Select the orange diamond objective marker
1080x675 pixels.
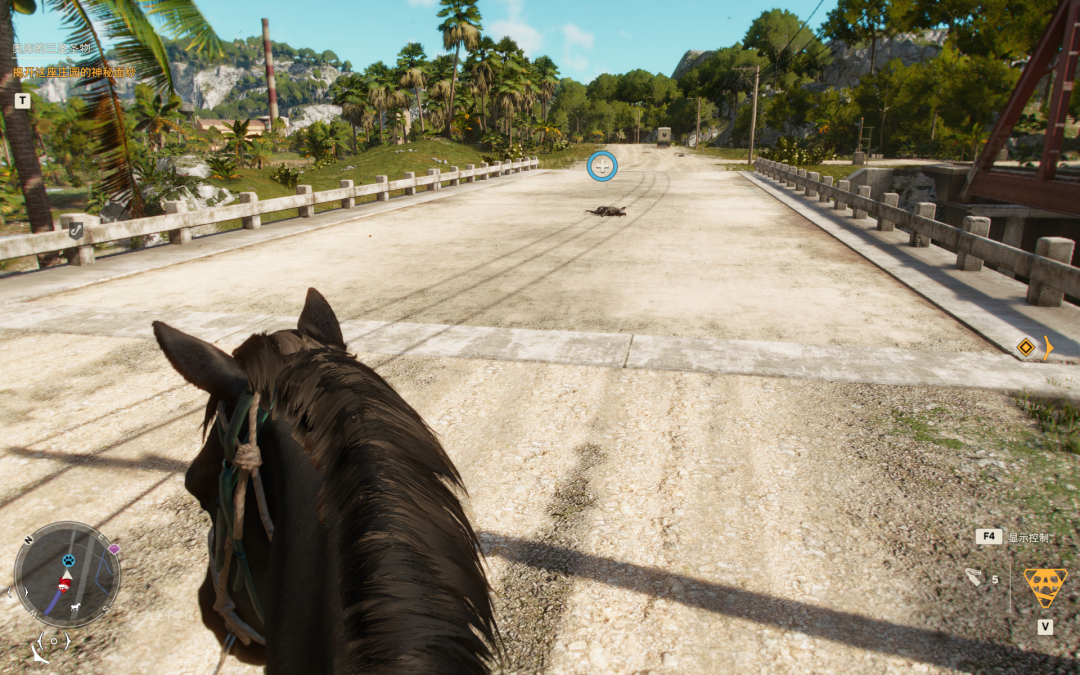(1025, 347)
